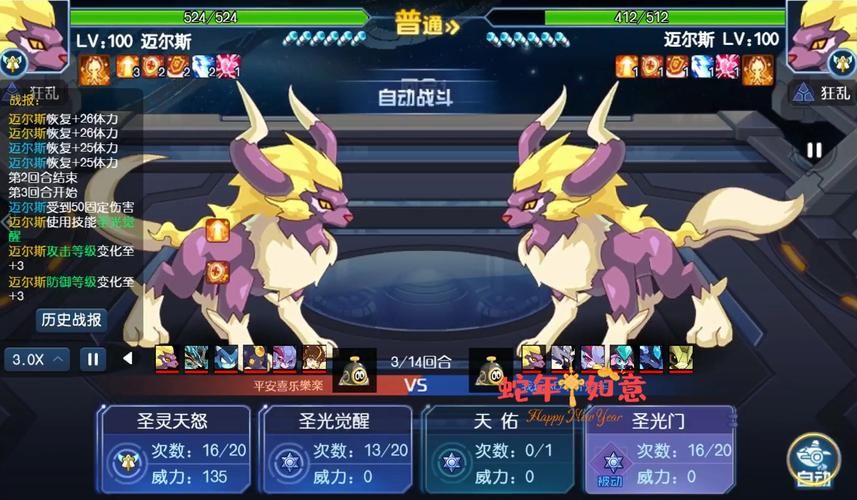Open the player's 迈尔斯 portrait
The height and width of the screenshot is (500, 857).
click(x=33, y=38)
